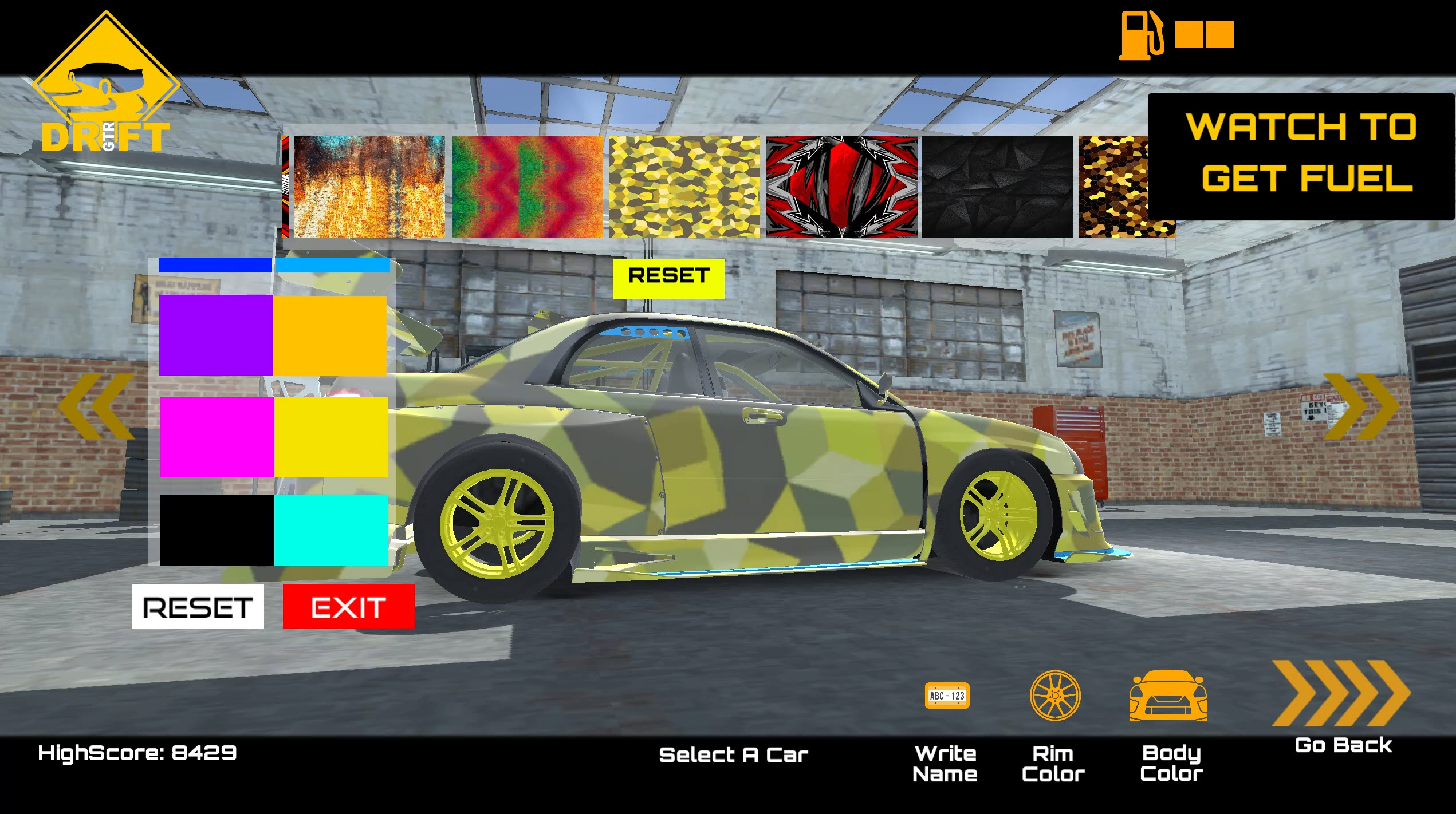The height and width of the screenshot is (814, 1456).
Task: Select the yellow camouflage texture thumbnail
Action: click(x=684, y=187)
